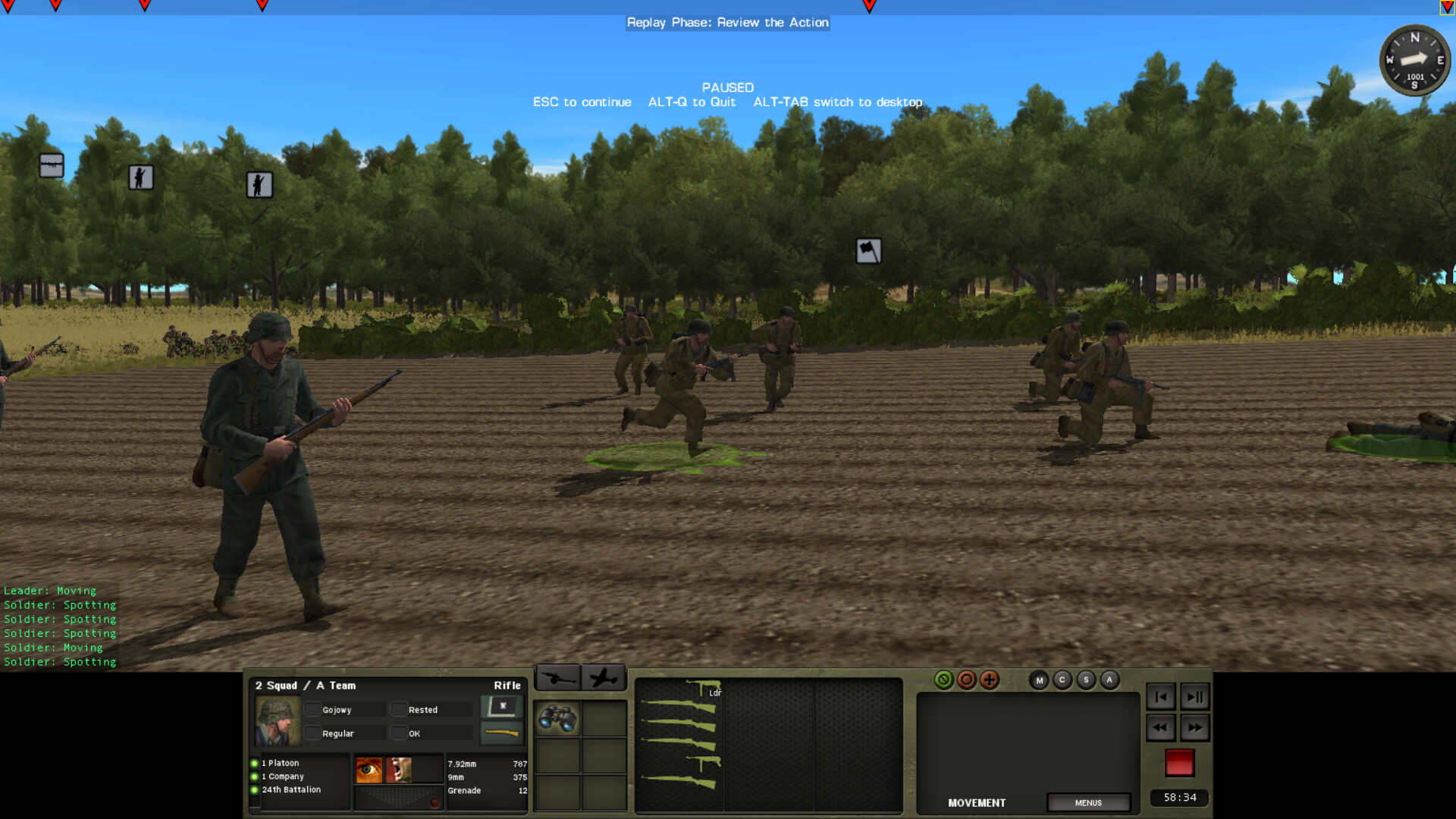Toggle the orange target circle button

(966, 679)
